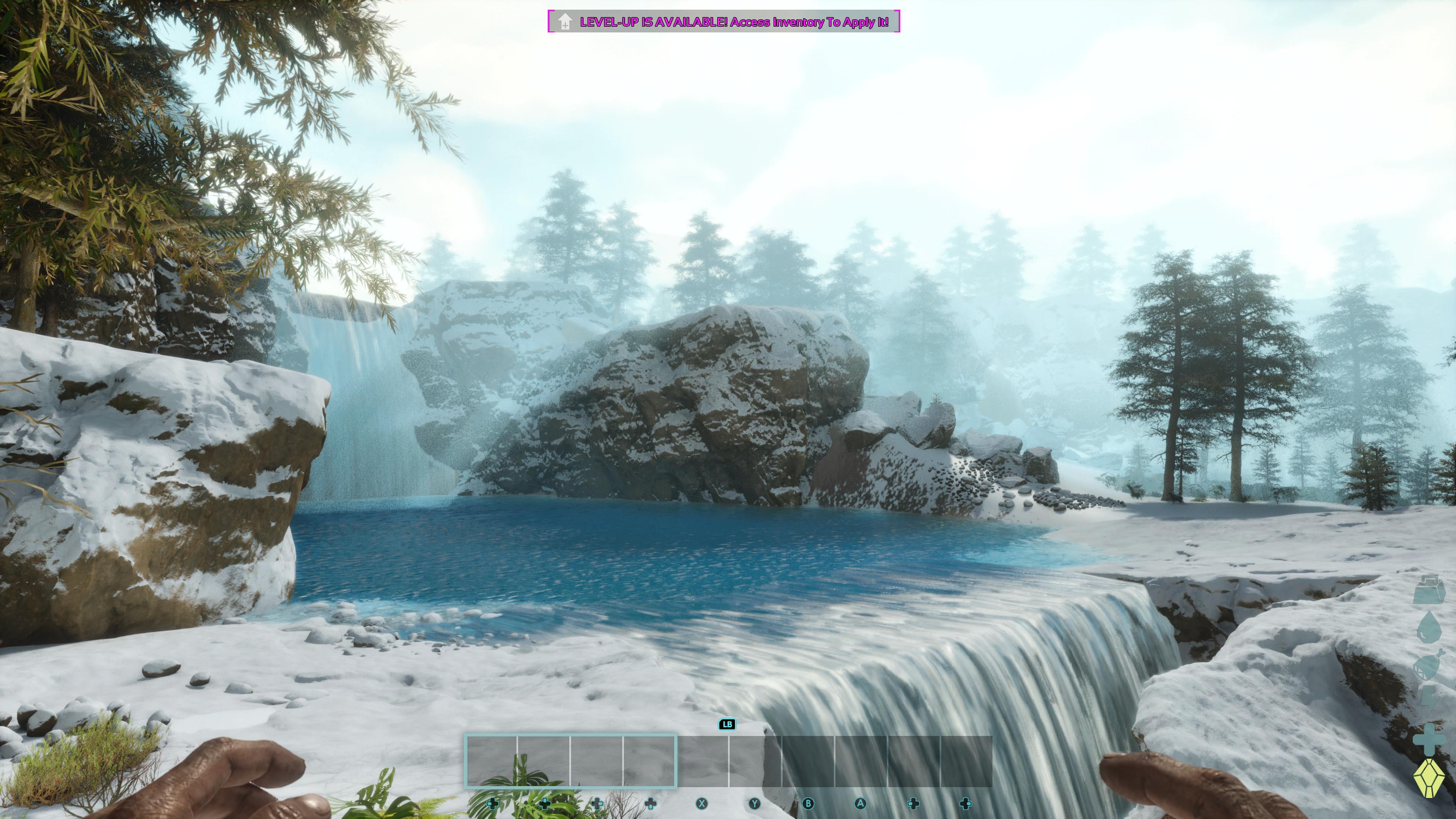Viewport: 1456px width, 819px height.
Task: Choose the hotbar slot above the A glyph
Action: (x=860, y=761)
